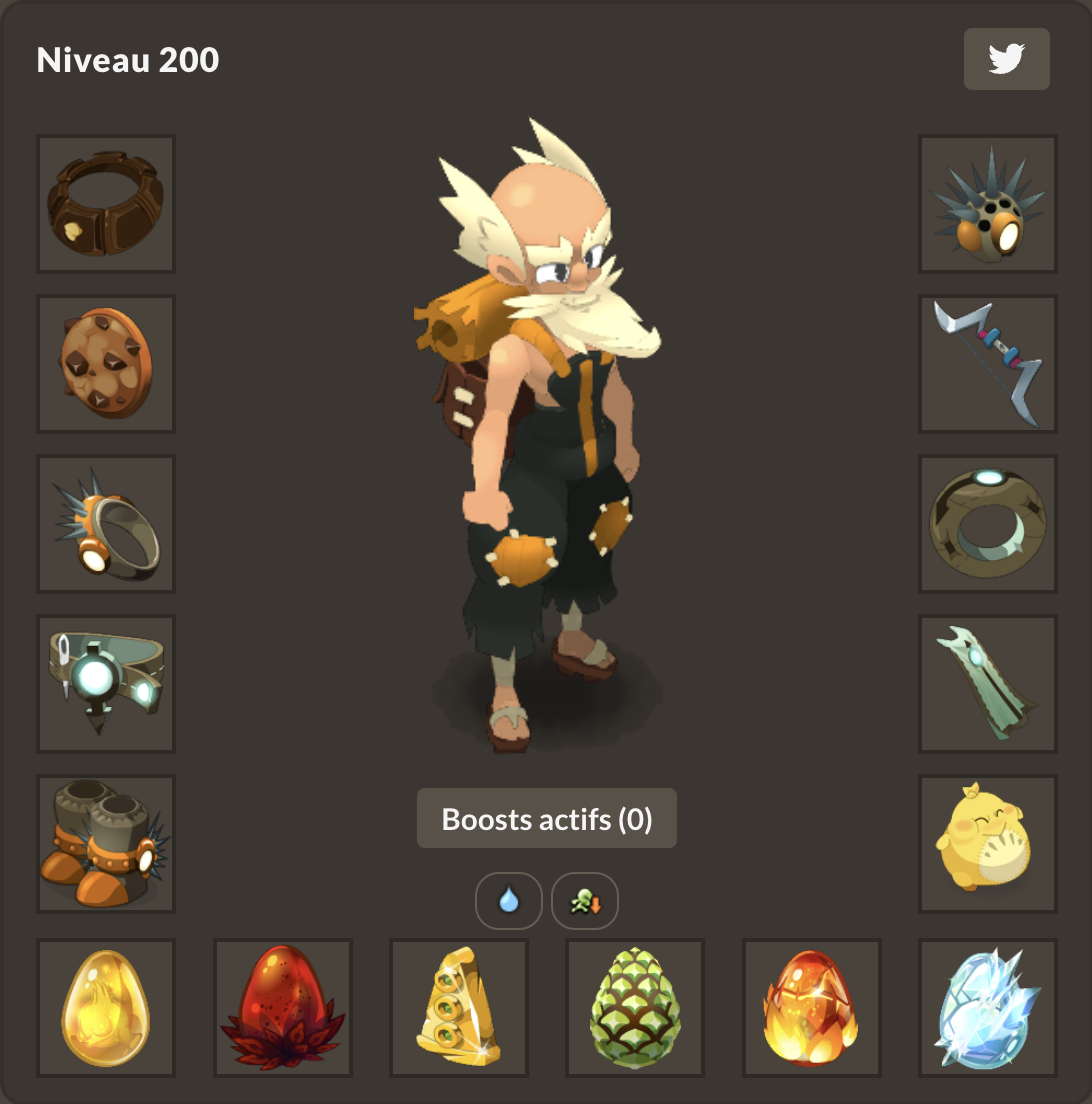This screenshot has width=1092, height=1104.
Task: Choose the ice crystal egg slot
Action: coord(988,1008)
